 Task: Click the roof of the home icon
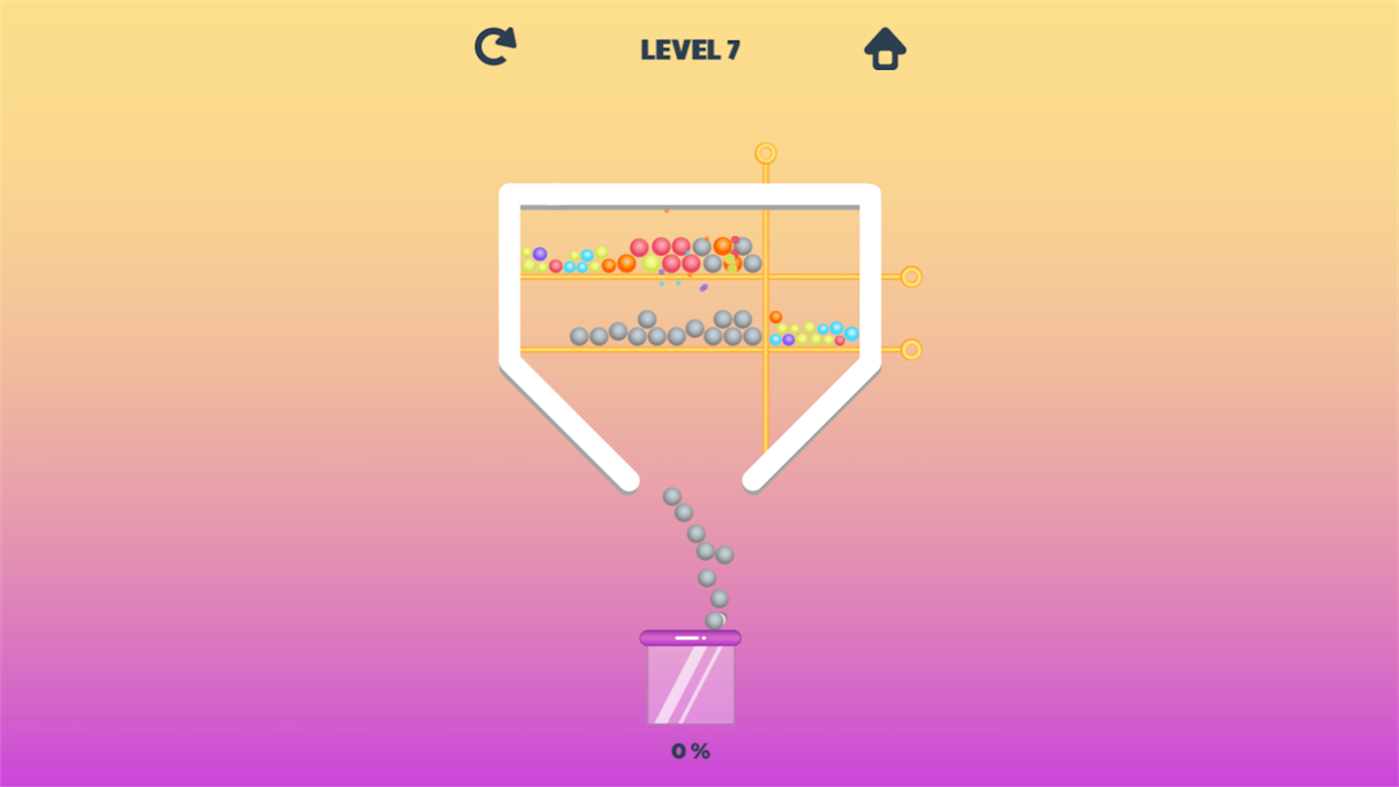coord(884,36)
